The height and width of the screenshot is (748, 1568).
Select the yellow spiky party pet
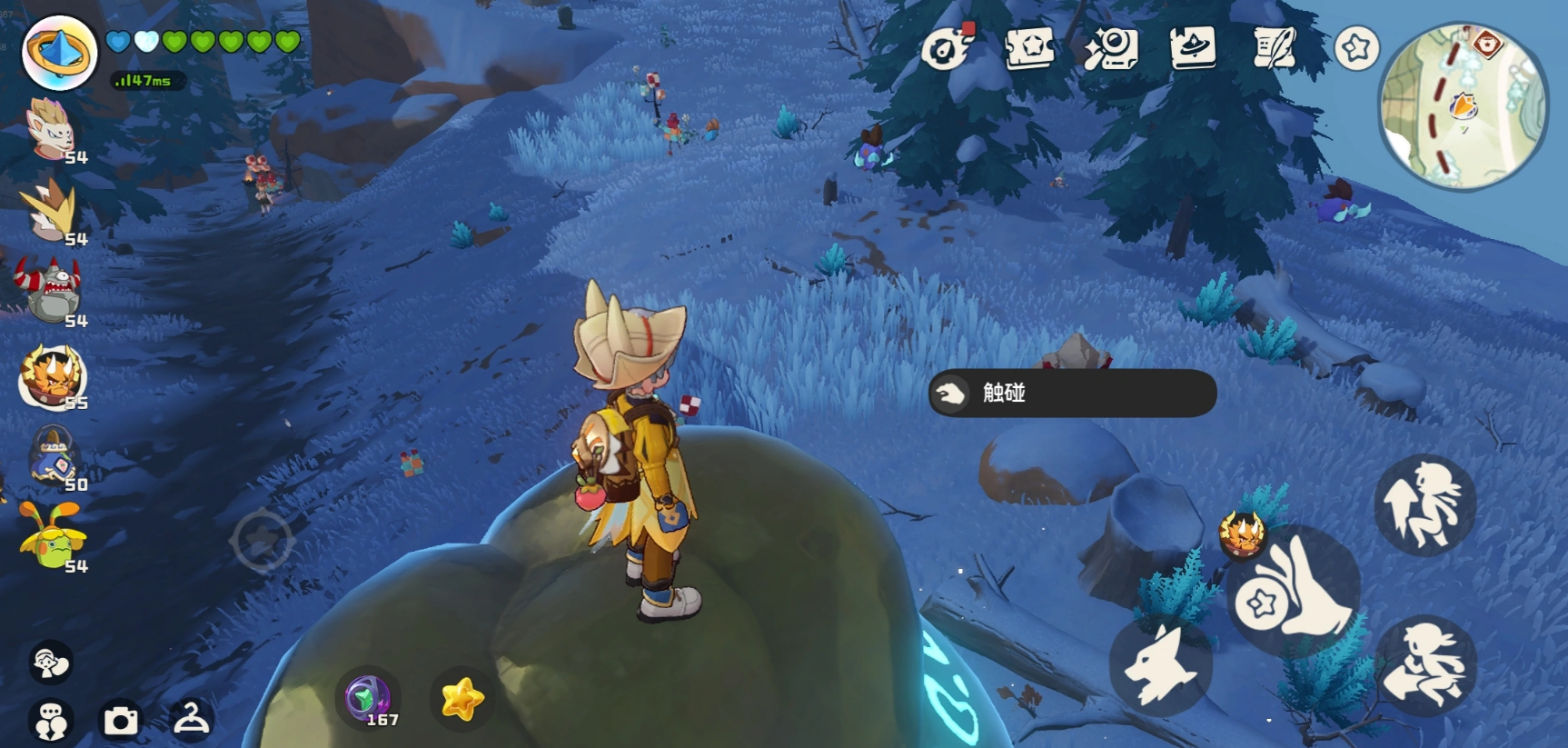point(52,209)
